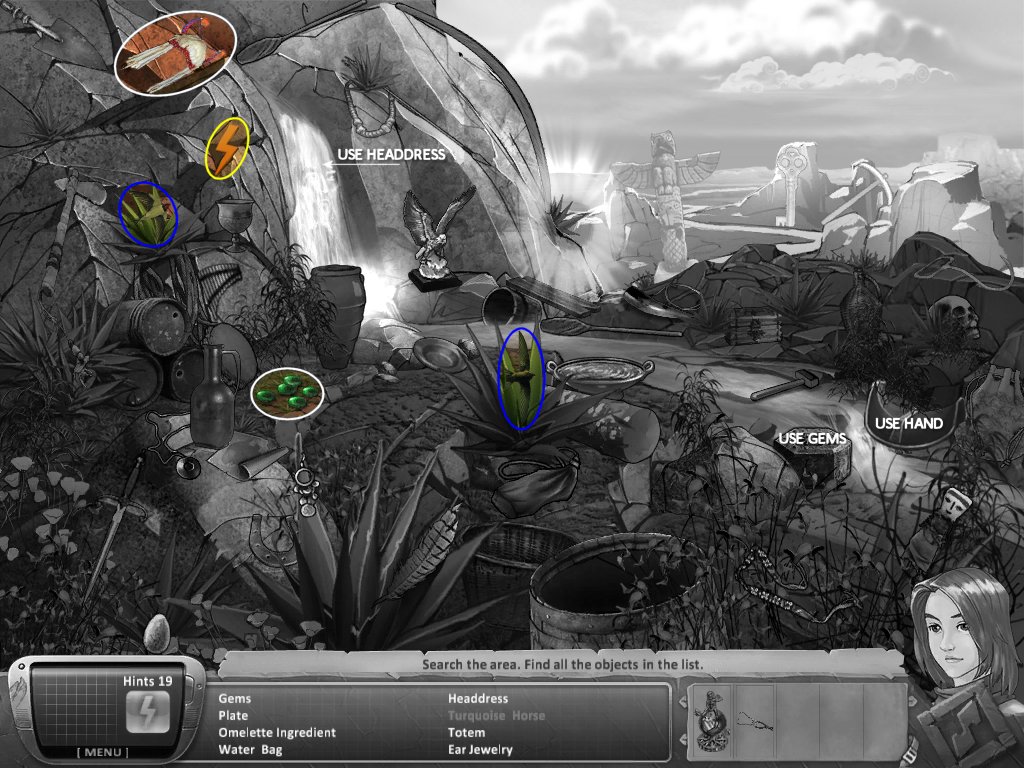The height and width of the screenshot is (768, 1024).
Task: Collect the colored headdress in the white oval
Action: tap(175, 53)
